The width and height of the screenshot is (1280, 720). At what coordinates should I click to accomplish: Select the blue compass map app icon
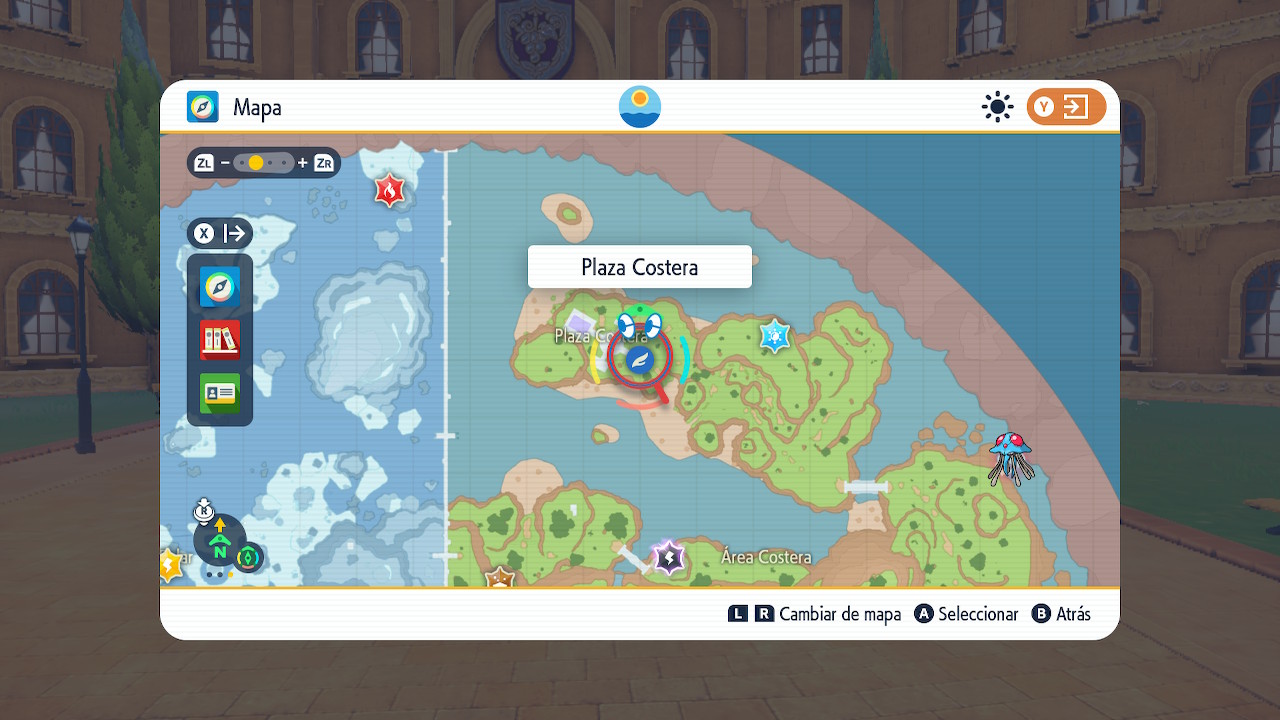220,288
